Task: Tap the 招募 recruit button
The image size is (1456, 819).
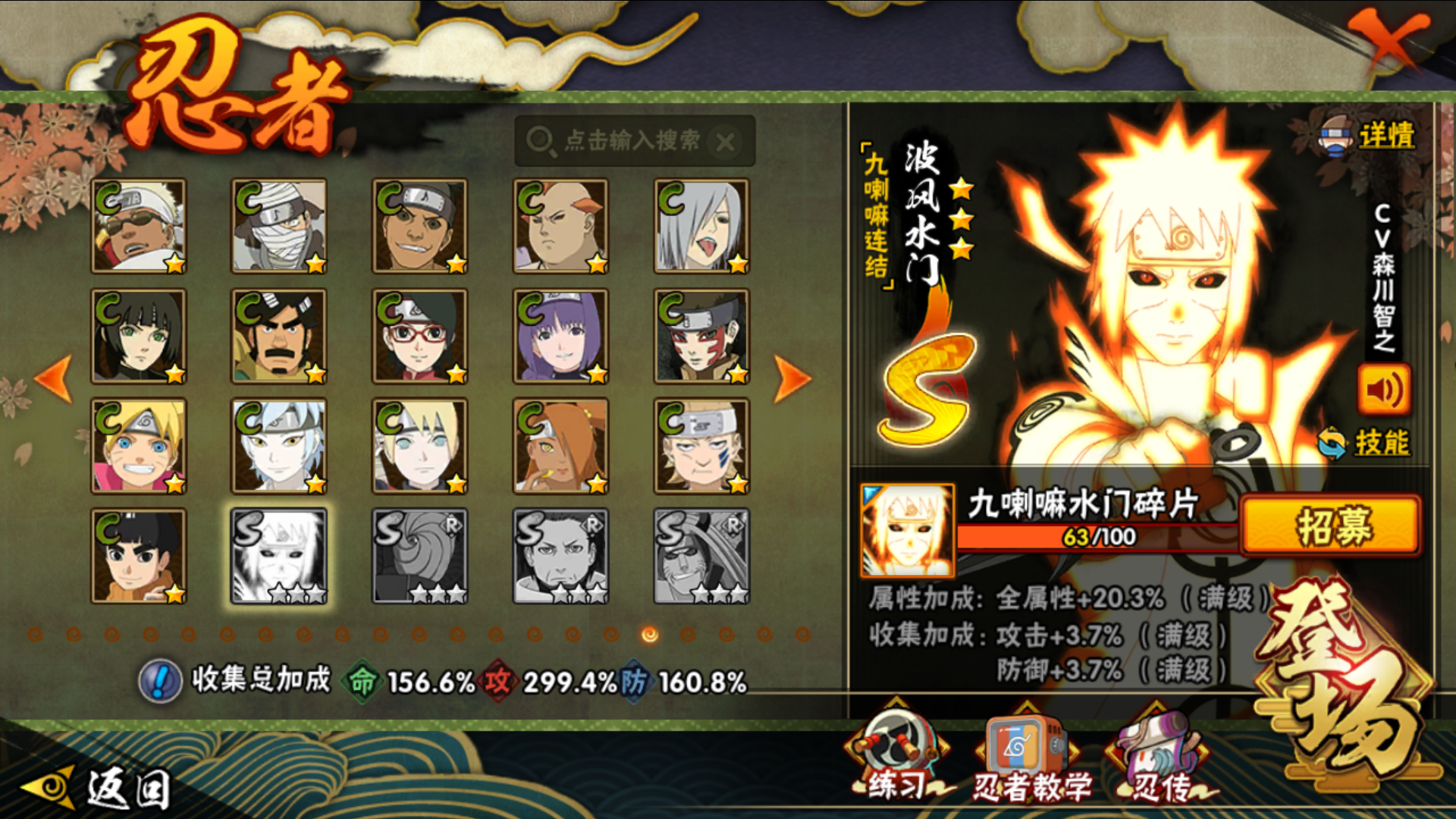Action: pos(1331,526)
